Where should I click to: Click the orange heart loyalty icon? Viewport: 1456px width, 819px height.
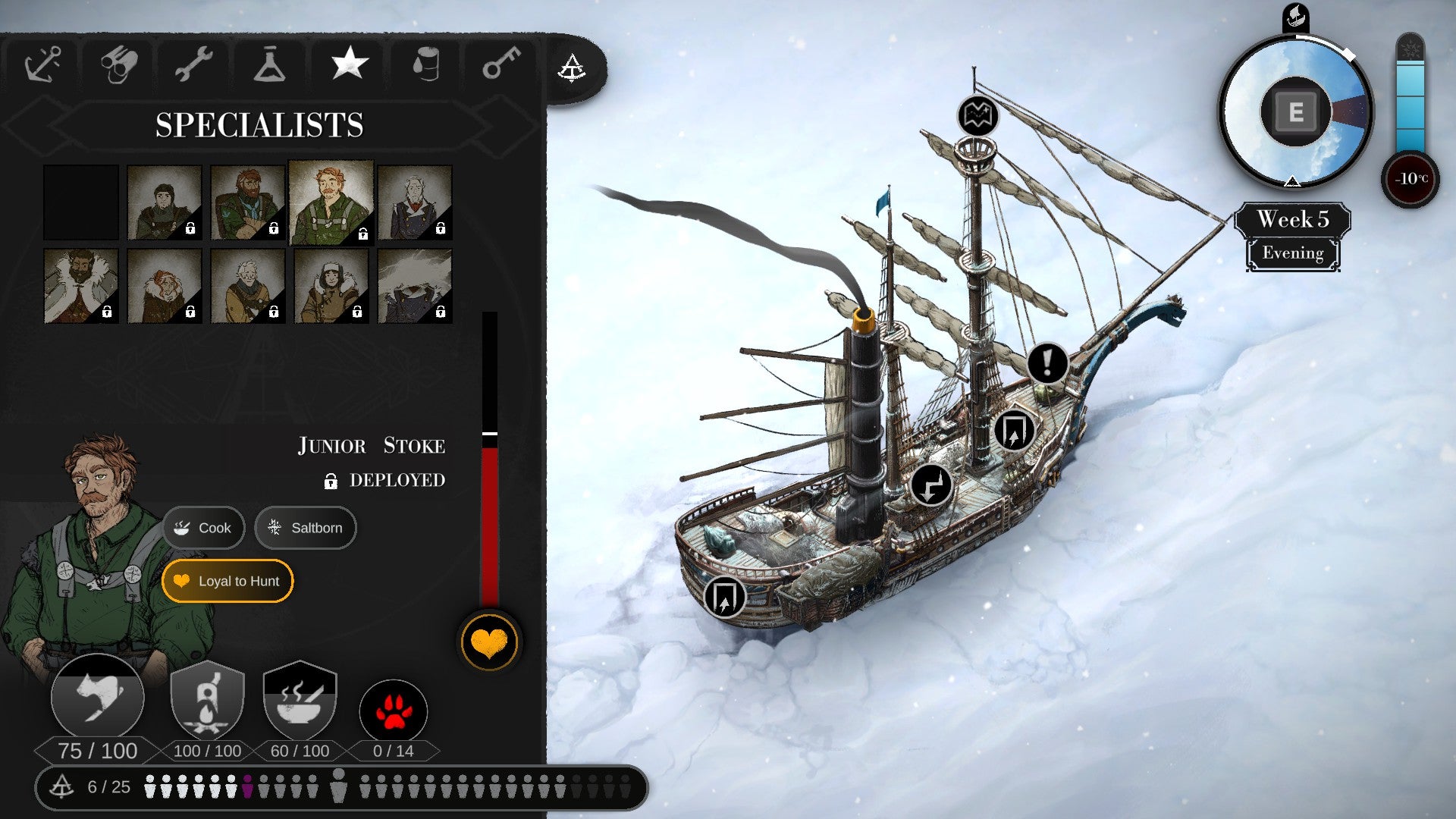tap(489, 643)
